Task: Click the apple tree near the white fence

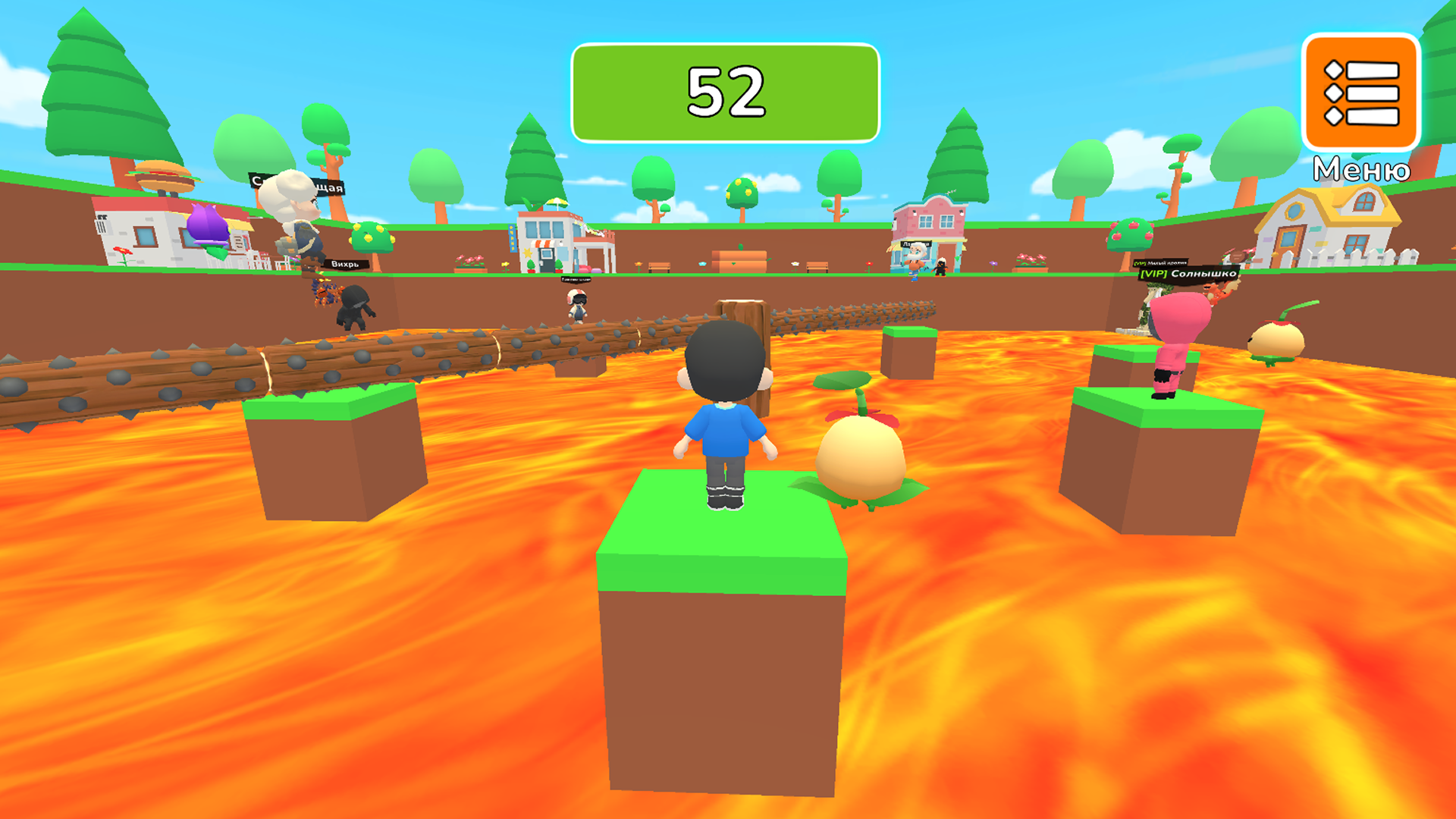Action: pyautogui.click(x=1129, y=235)
